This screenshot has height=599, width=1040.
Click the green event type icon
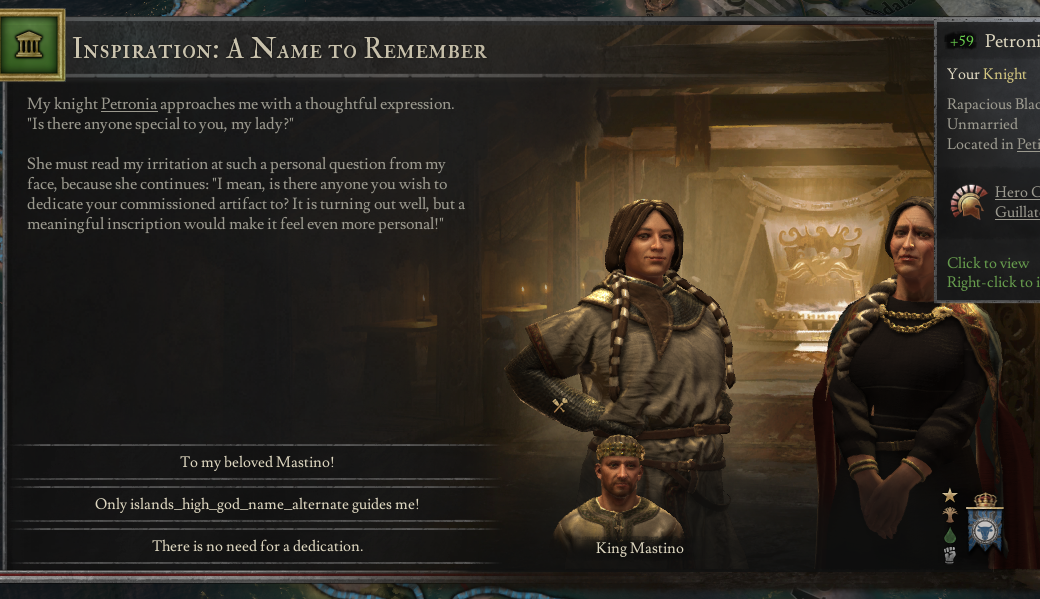(30, 45)
